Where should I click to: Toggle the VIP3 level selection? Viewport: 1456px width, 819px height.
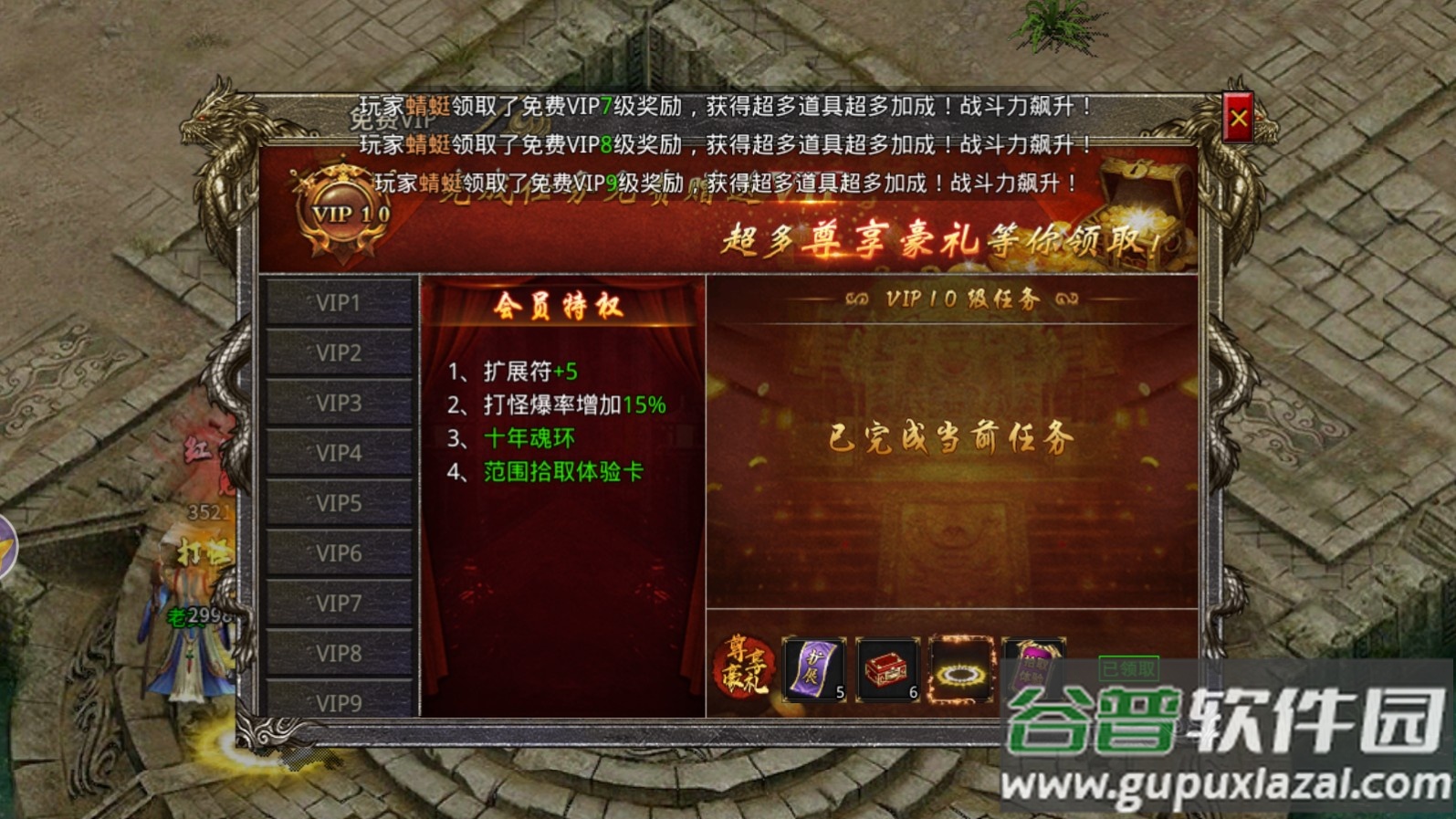340,402
